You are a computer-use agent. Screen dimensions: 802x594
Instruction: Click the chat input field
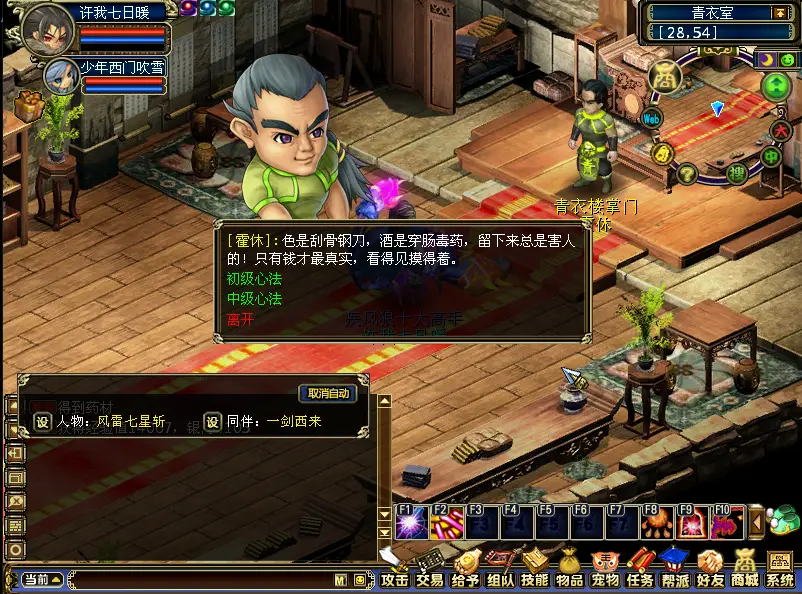pyautogui.click(x=200, y=579)
